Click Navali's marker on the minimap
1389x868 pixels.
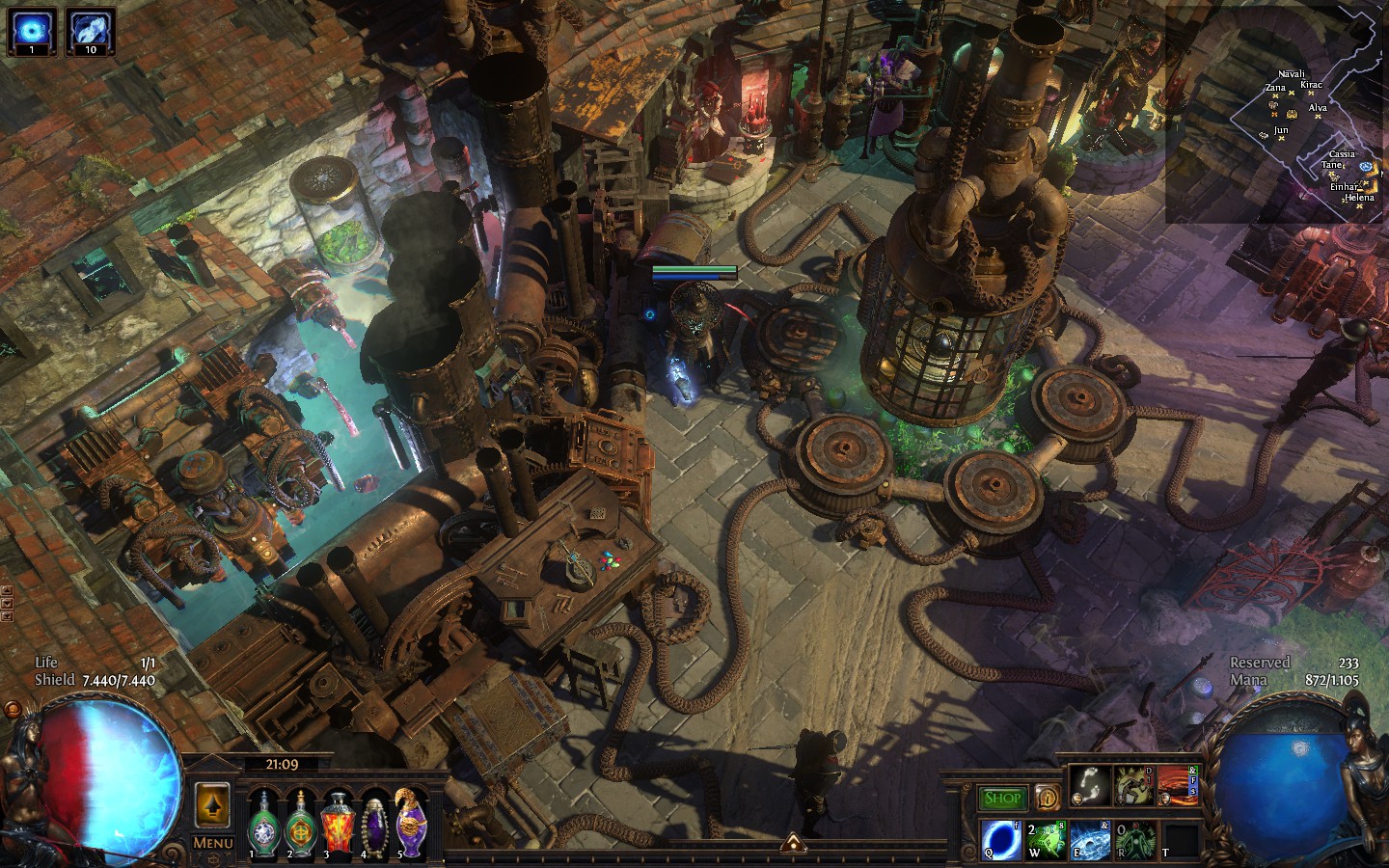pyautogui.click(x=1292, y=94)
